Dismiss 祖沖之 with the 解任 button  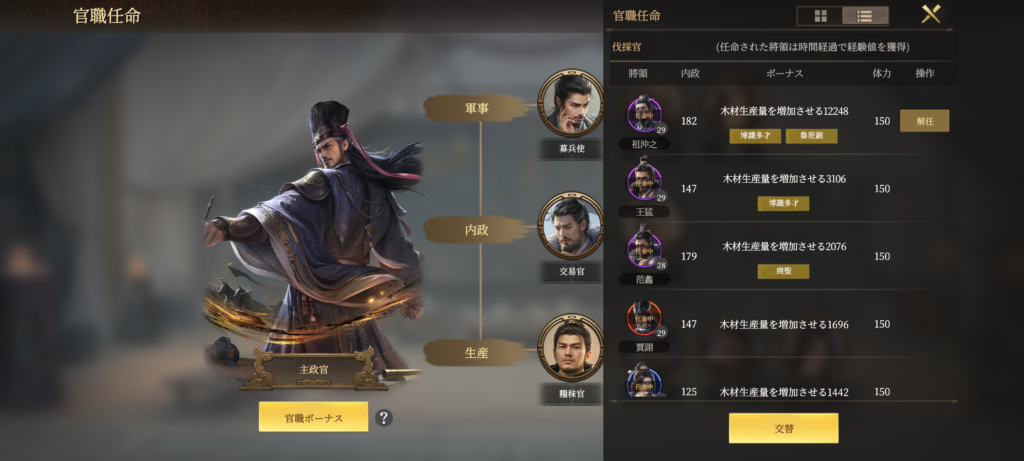coord(924,121)
